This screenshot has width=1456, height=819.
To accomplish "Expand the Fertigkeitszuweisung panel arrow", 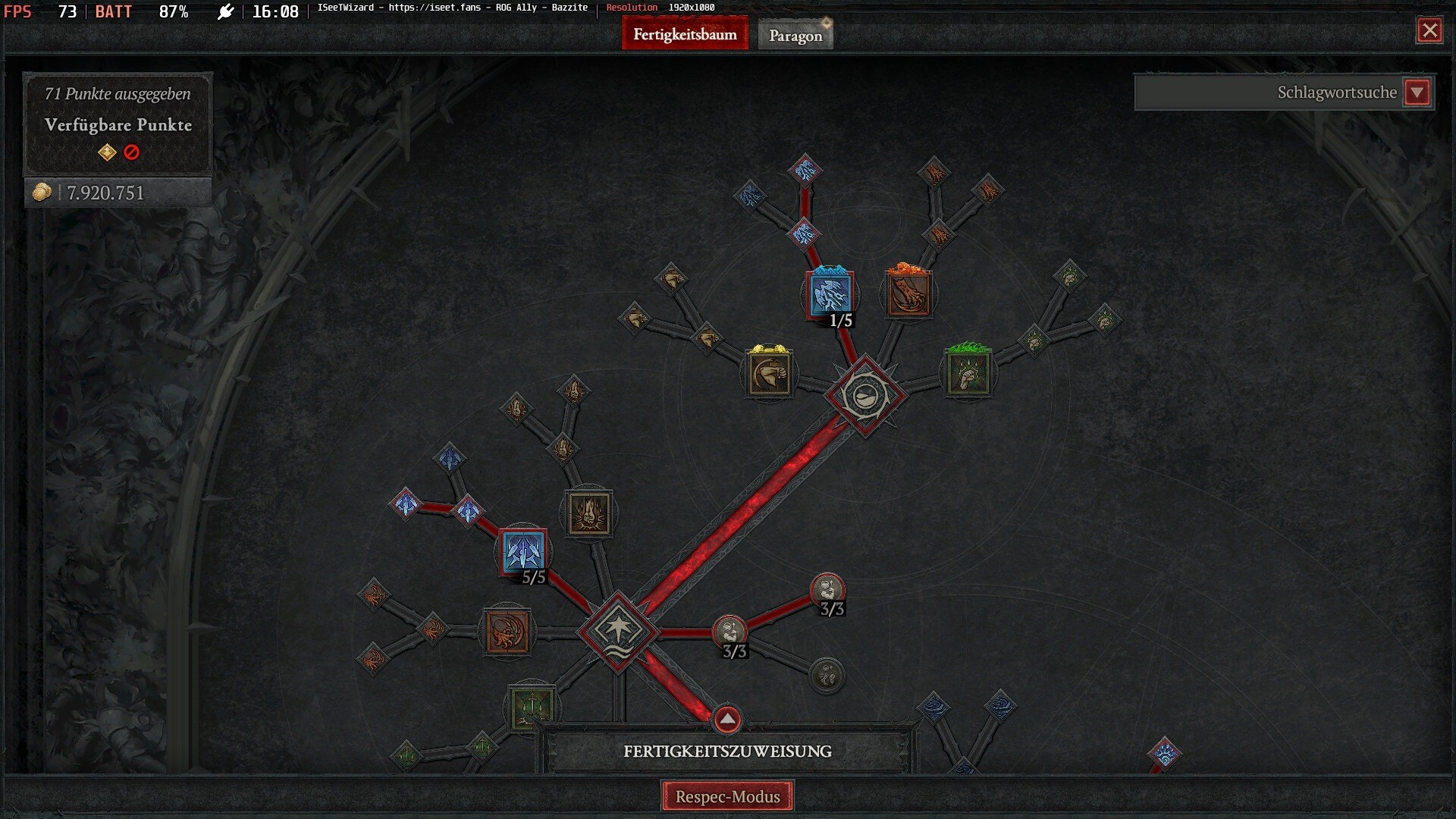I will 726,718.
